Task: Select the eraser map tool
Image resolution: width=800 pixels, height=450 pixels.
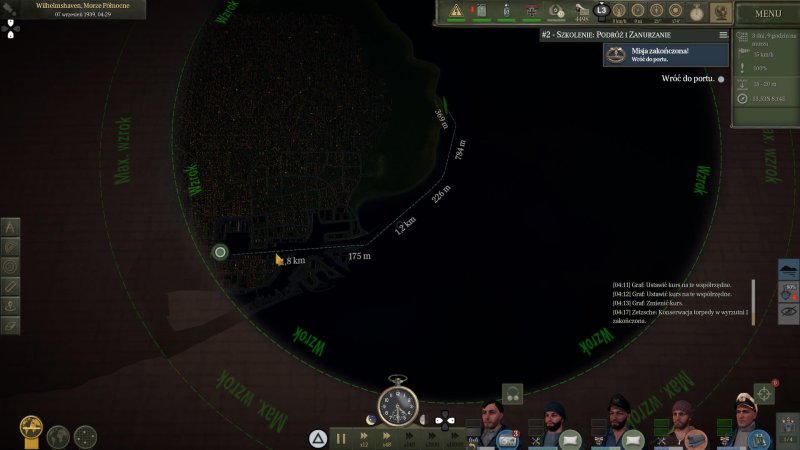Action: [x=11, y=325]
